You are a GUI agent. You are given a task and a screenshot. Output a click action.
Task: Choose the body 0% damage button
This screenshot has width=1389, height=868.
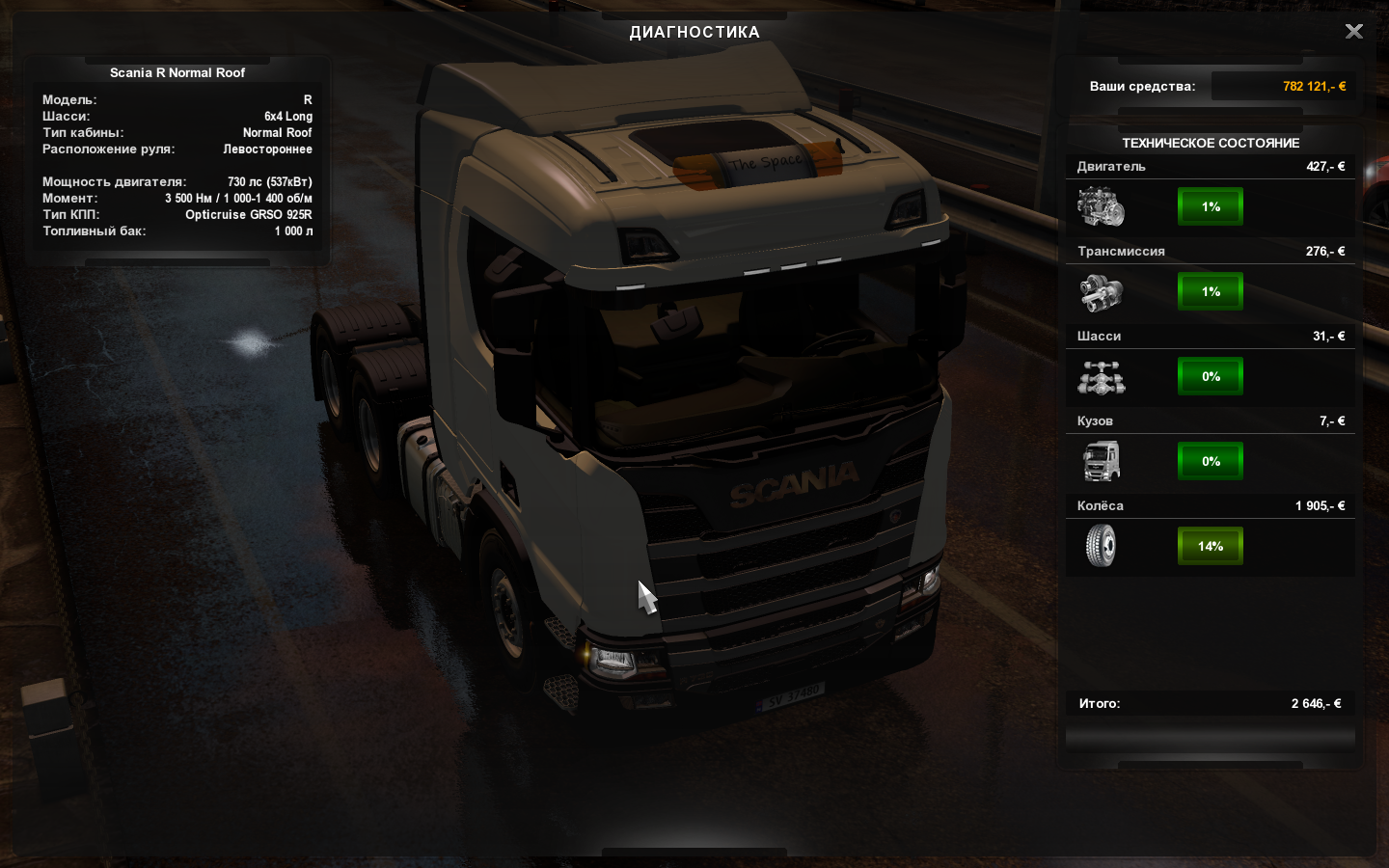1211,461
